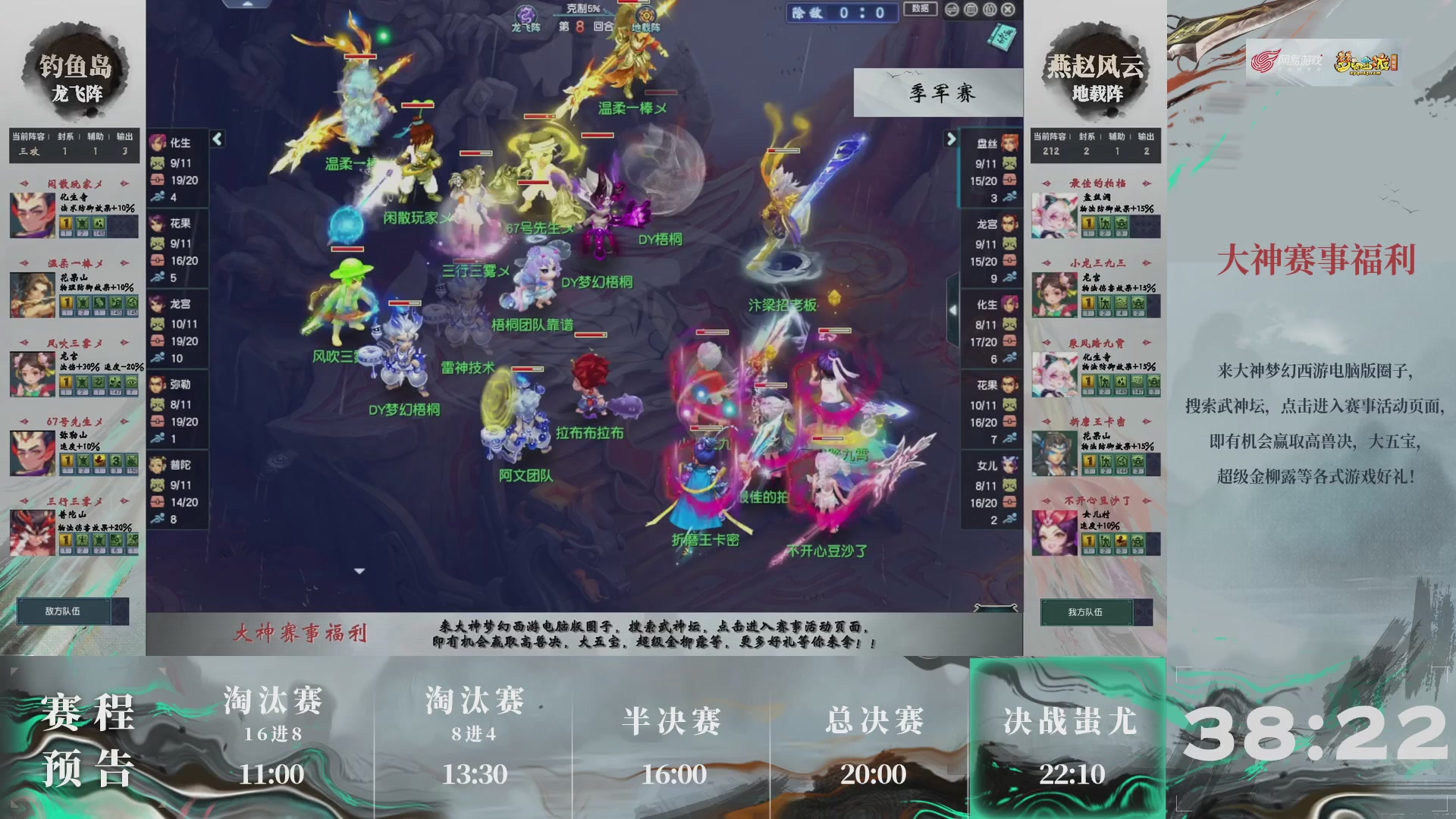The width and height of the screenshot is (1456, 819).
Task: Collapse the left player stats panel arrow
Action: point(217,140)
